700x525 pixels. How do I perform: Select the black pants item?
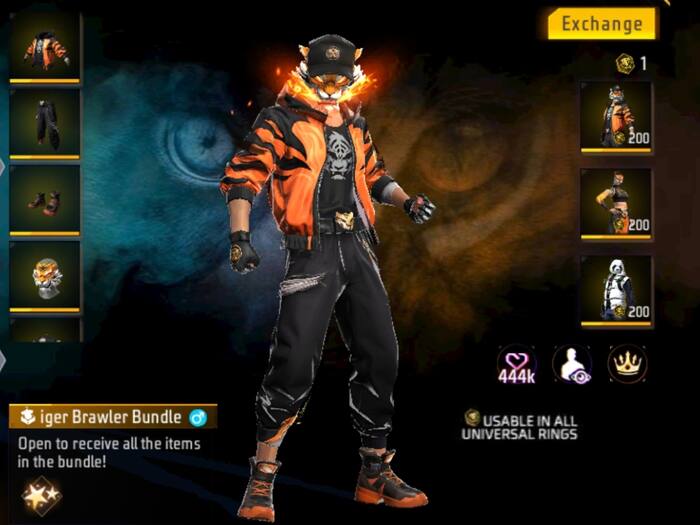[x=45, y=122]
